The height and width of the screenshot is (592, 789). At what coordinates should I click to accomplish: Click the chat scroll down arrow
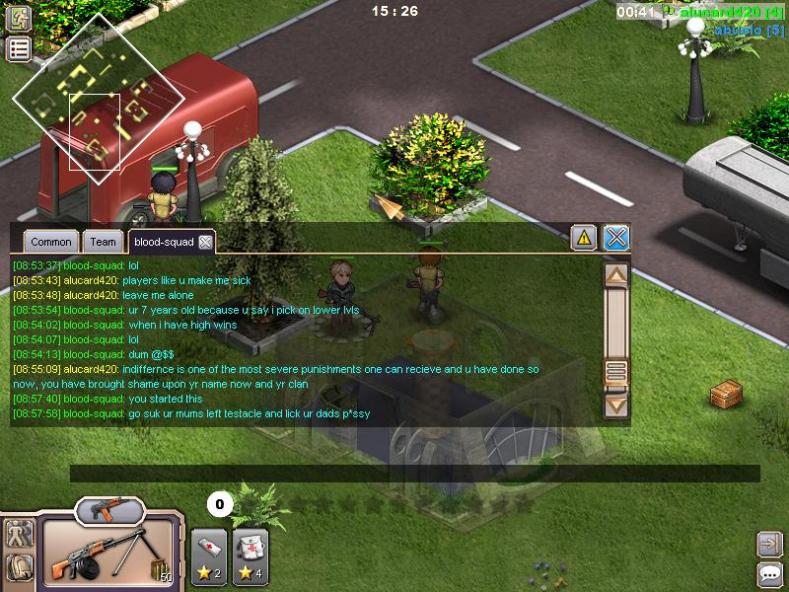pos(617,406)
